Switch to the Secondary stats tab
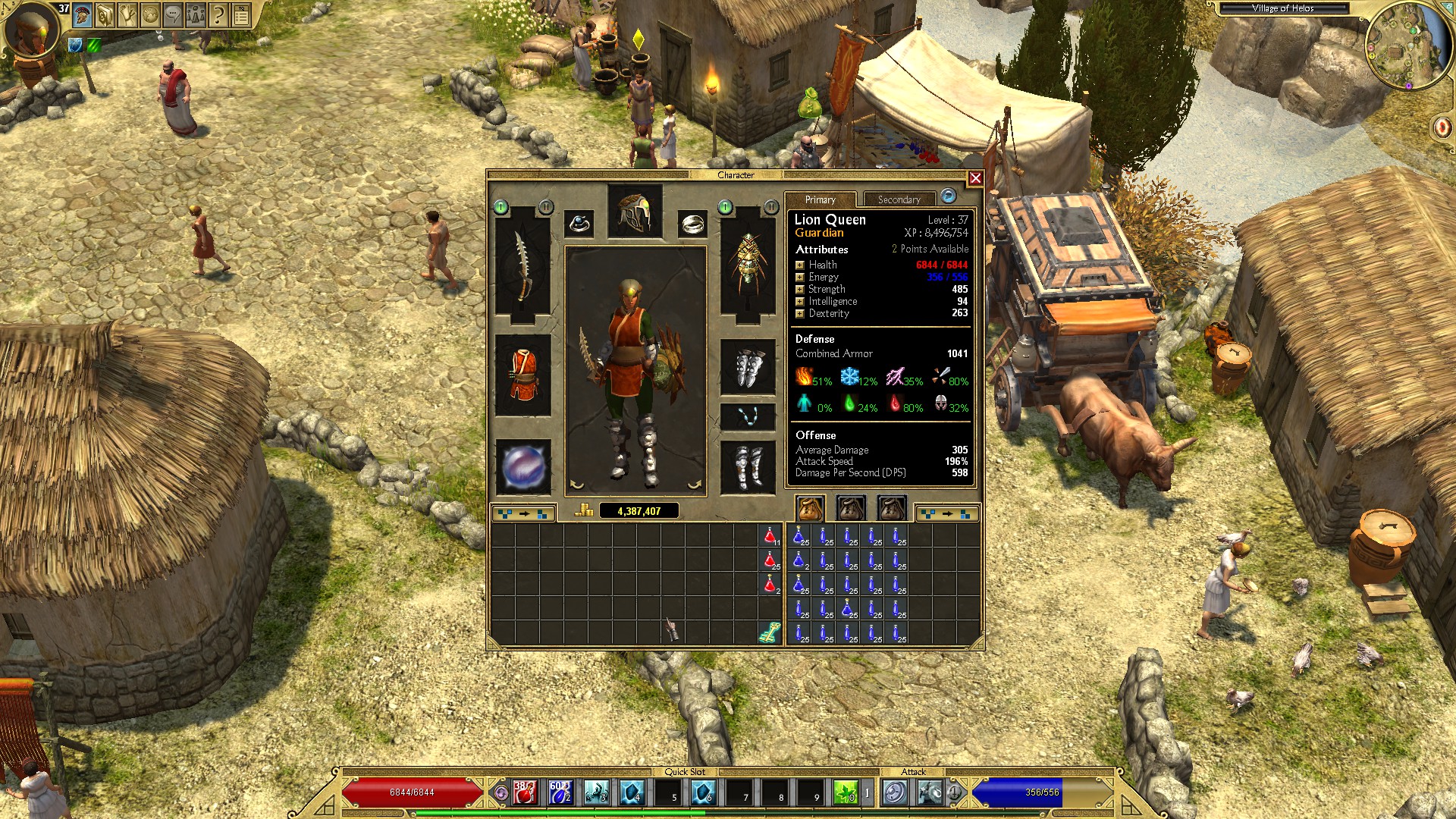The width and height of the screenshot is (1456, 819). [899, 199]
